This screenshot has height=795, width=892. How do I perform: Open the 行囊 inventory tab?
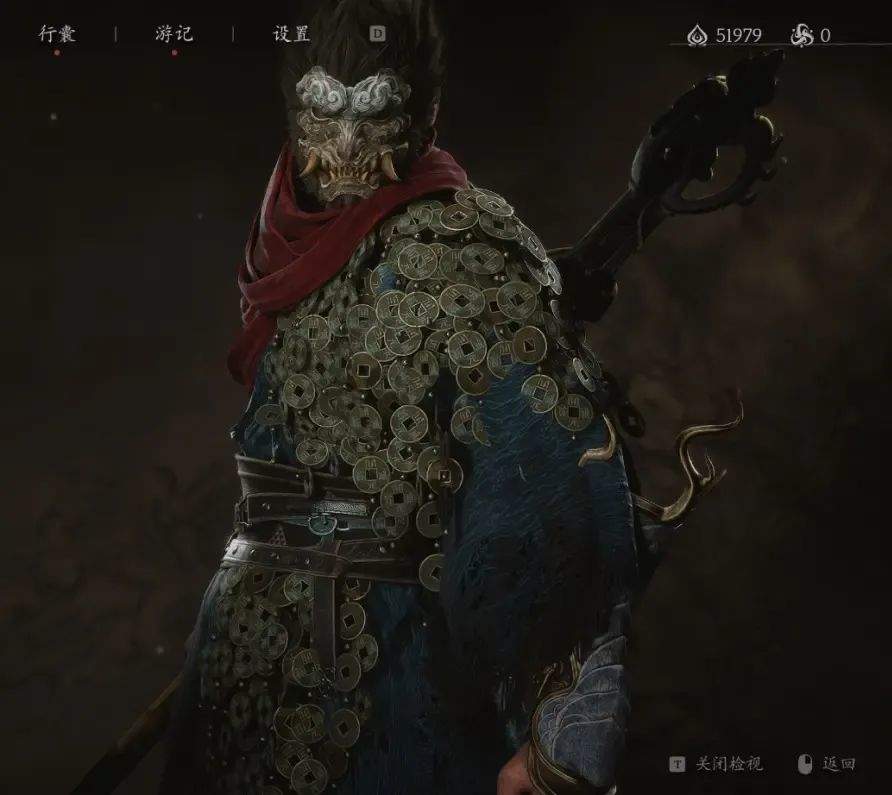click(57, 34)
